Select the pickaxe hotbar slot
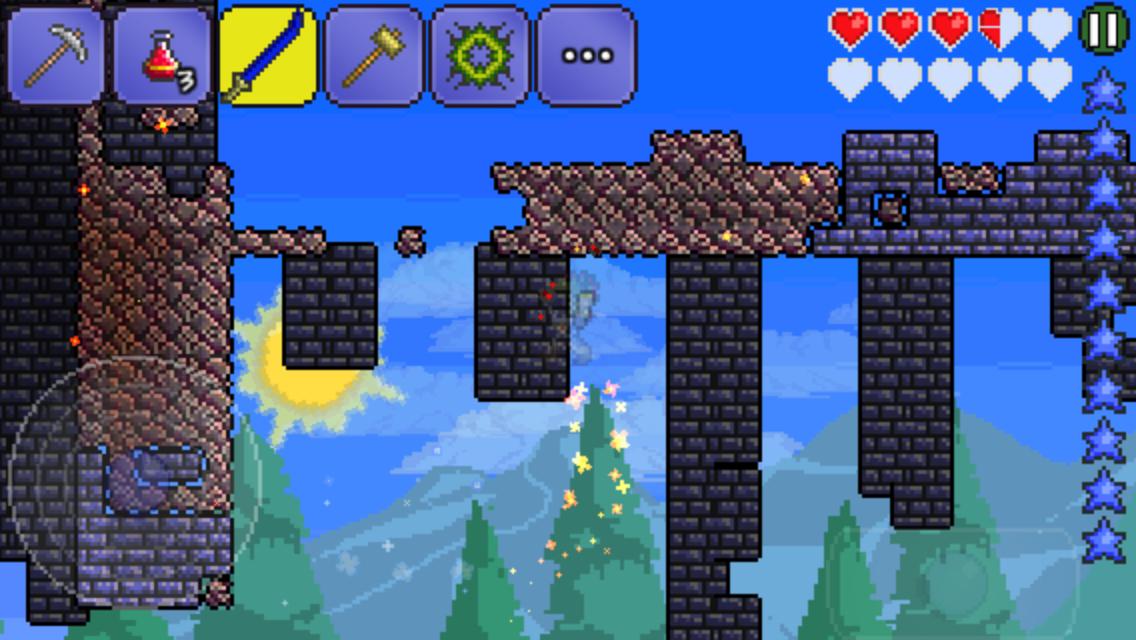 tap(56, 56)
